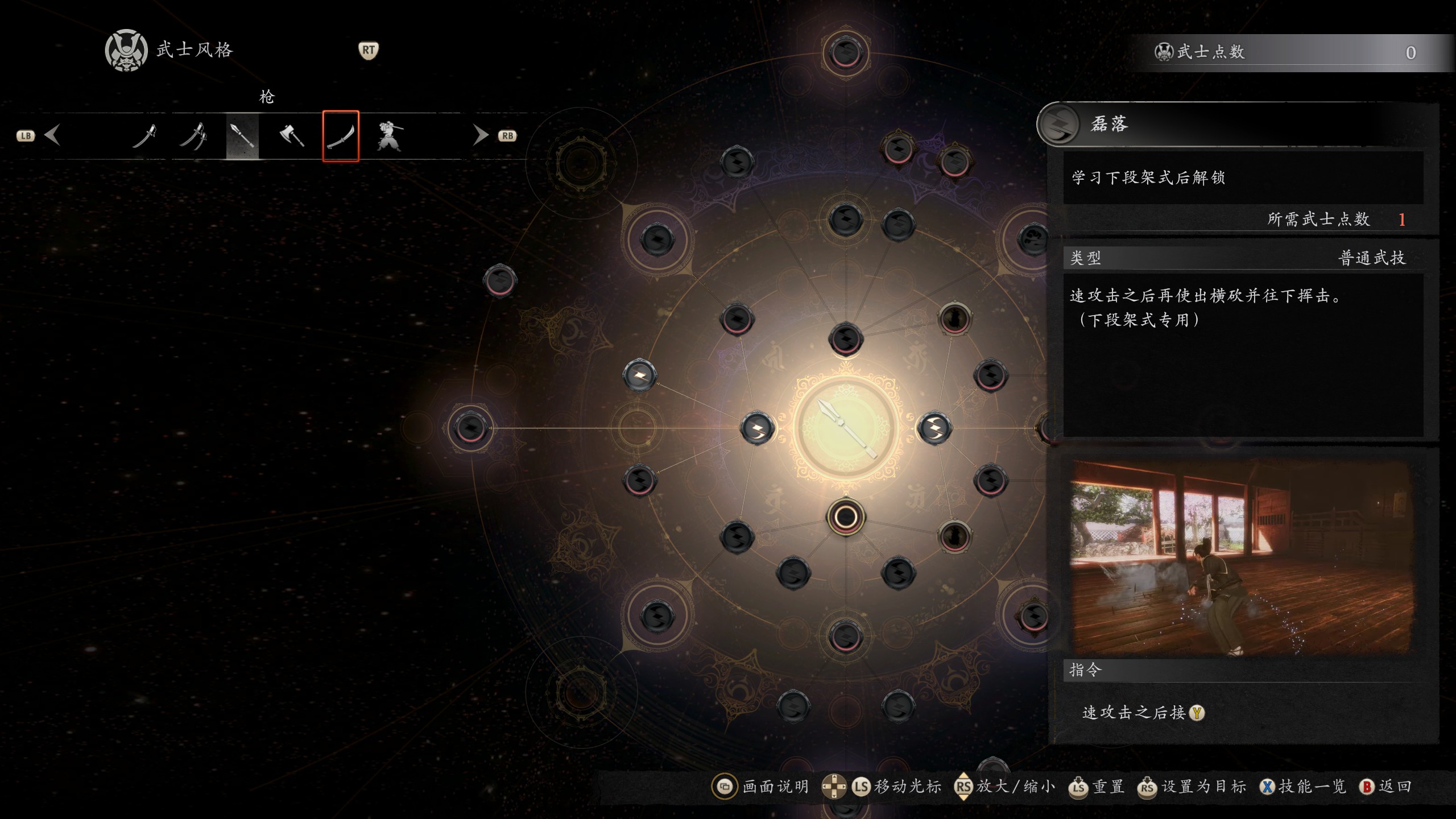Select the glowing central spear node
This screenshot has height=819, width=1456.
click(x=846, y=428)
